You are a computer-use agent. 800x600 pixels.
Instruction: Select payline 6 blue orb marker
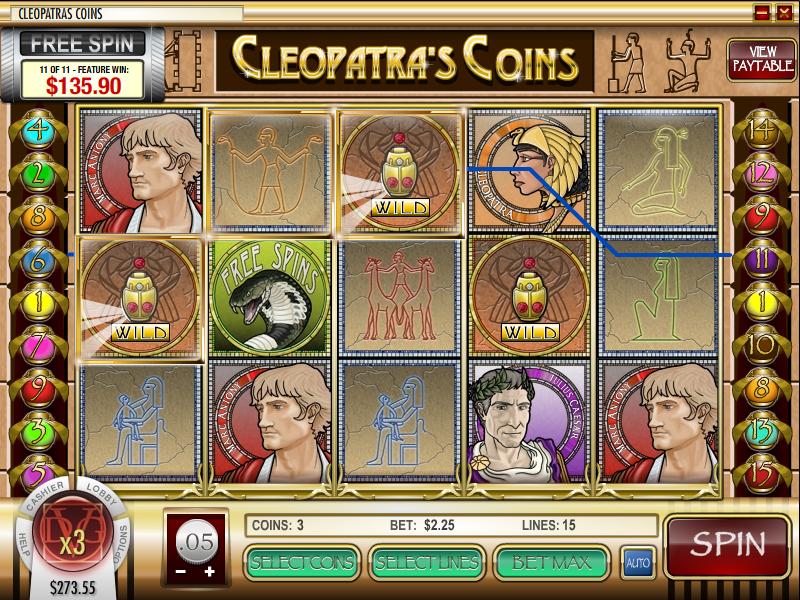[40, 257]
